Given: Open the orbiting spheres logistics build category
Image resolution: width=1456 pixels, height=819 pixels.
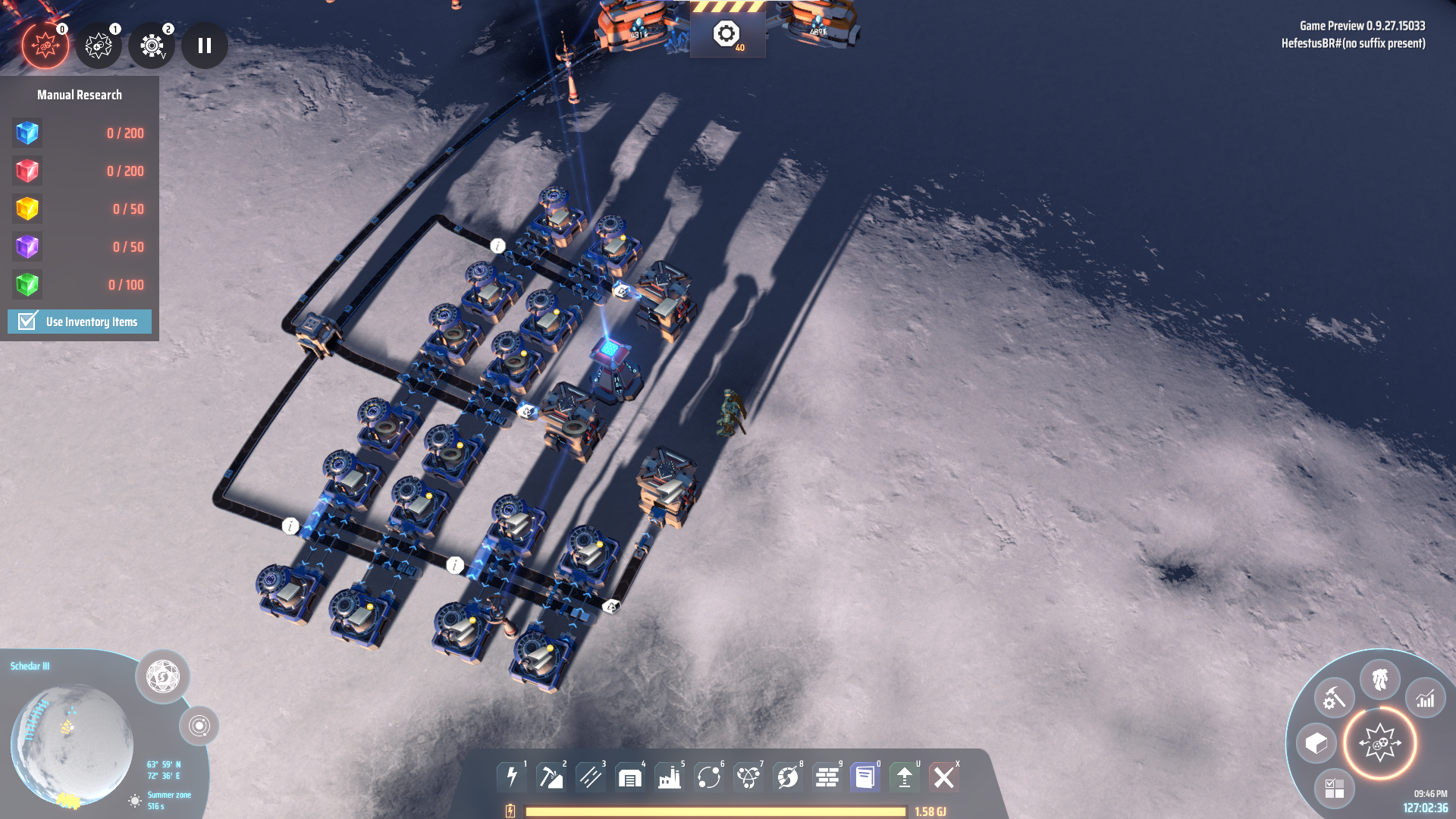Looking at the screenshot, I should pos(709,777).
